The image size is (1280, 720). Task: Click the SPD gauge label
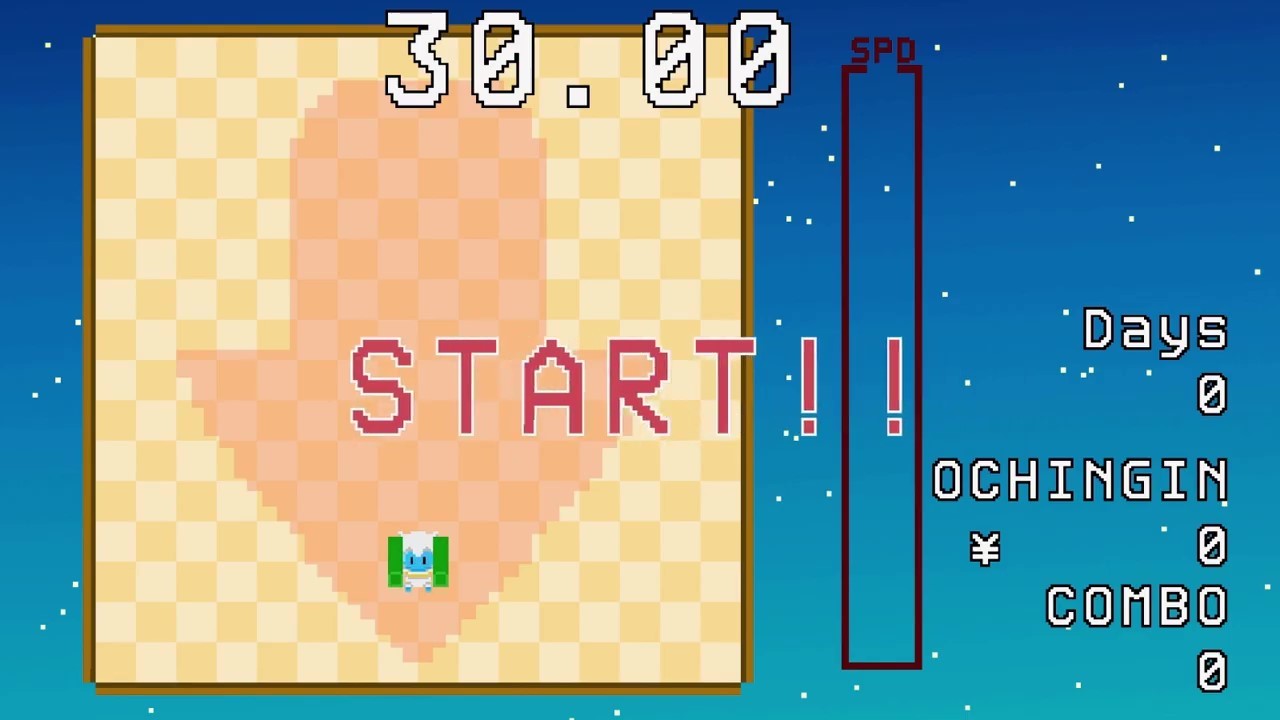[x=884, y=47]
